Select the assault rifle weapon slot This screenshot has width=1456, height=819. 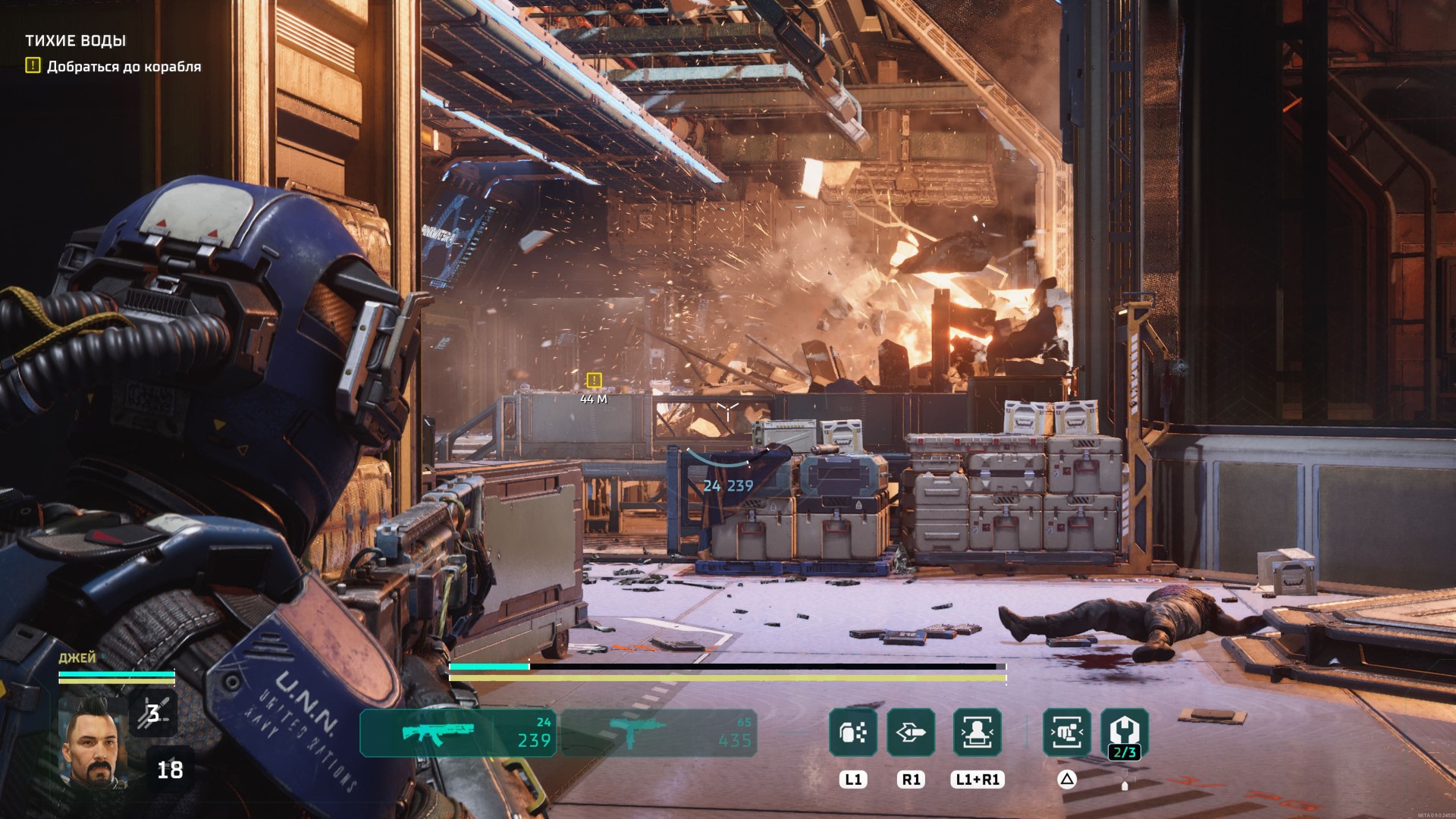(x=457, y=733)
